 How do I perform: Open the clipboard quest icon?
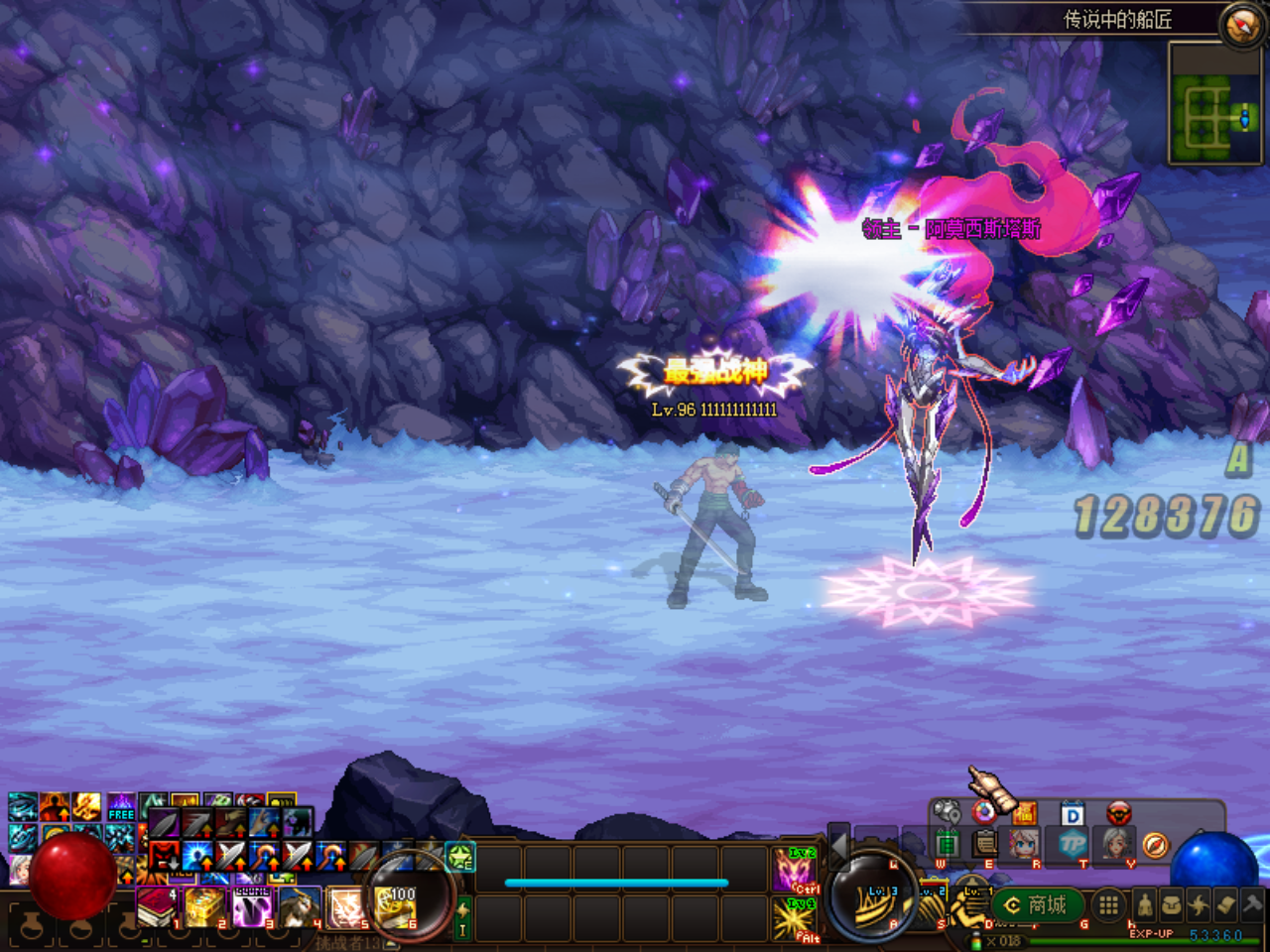tap(985, 843)
